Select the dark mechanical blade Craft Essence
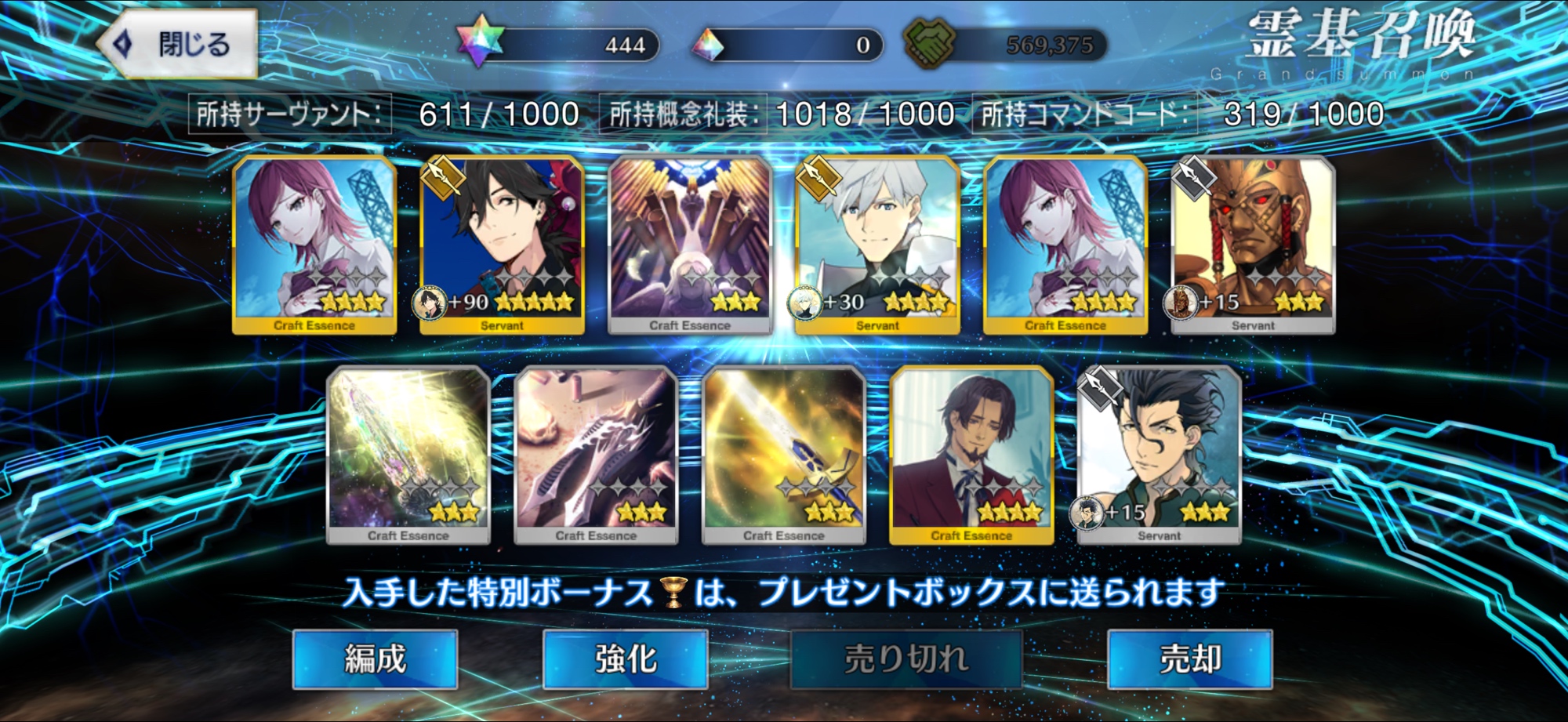 tap(596, 455)
